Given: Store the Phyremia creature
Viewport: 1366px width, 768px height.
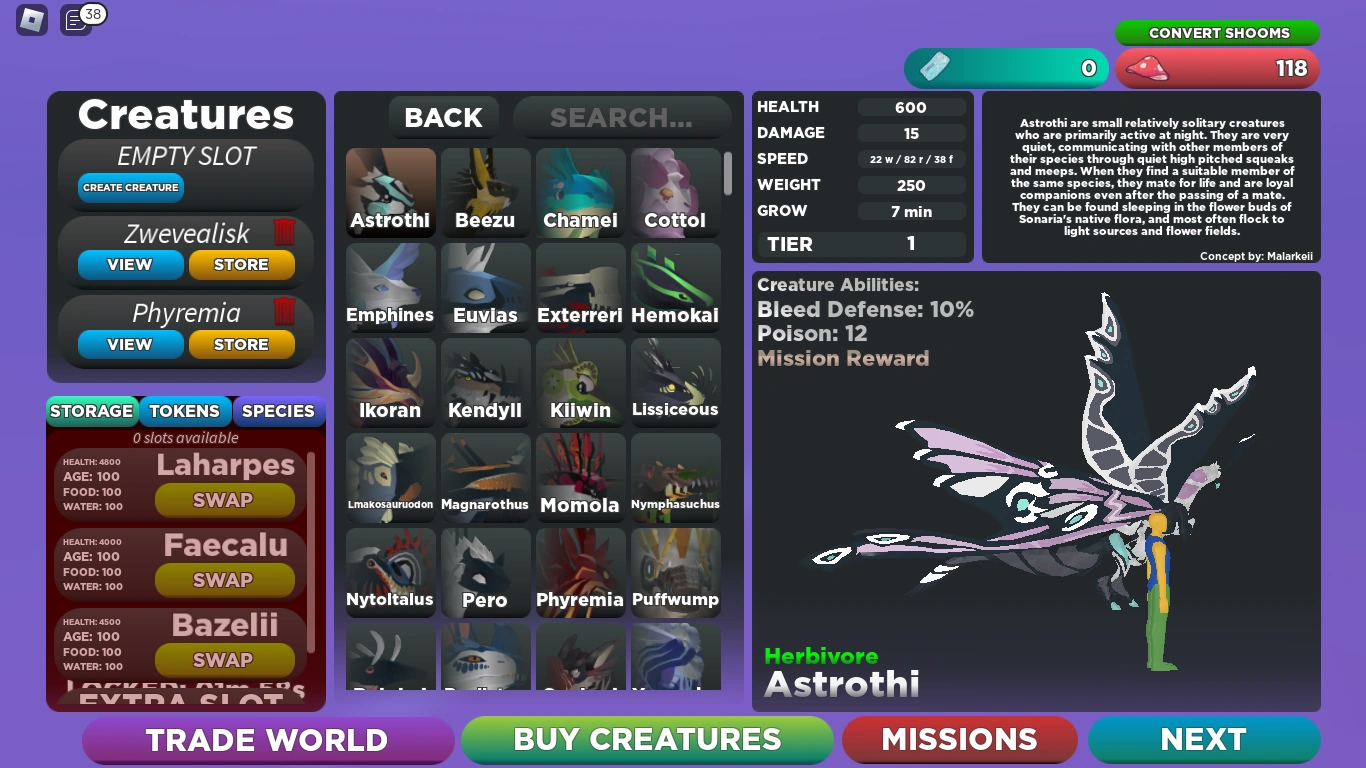Looking at the screenshot, I should click(241, 345).
